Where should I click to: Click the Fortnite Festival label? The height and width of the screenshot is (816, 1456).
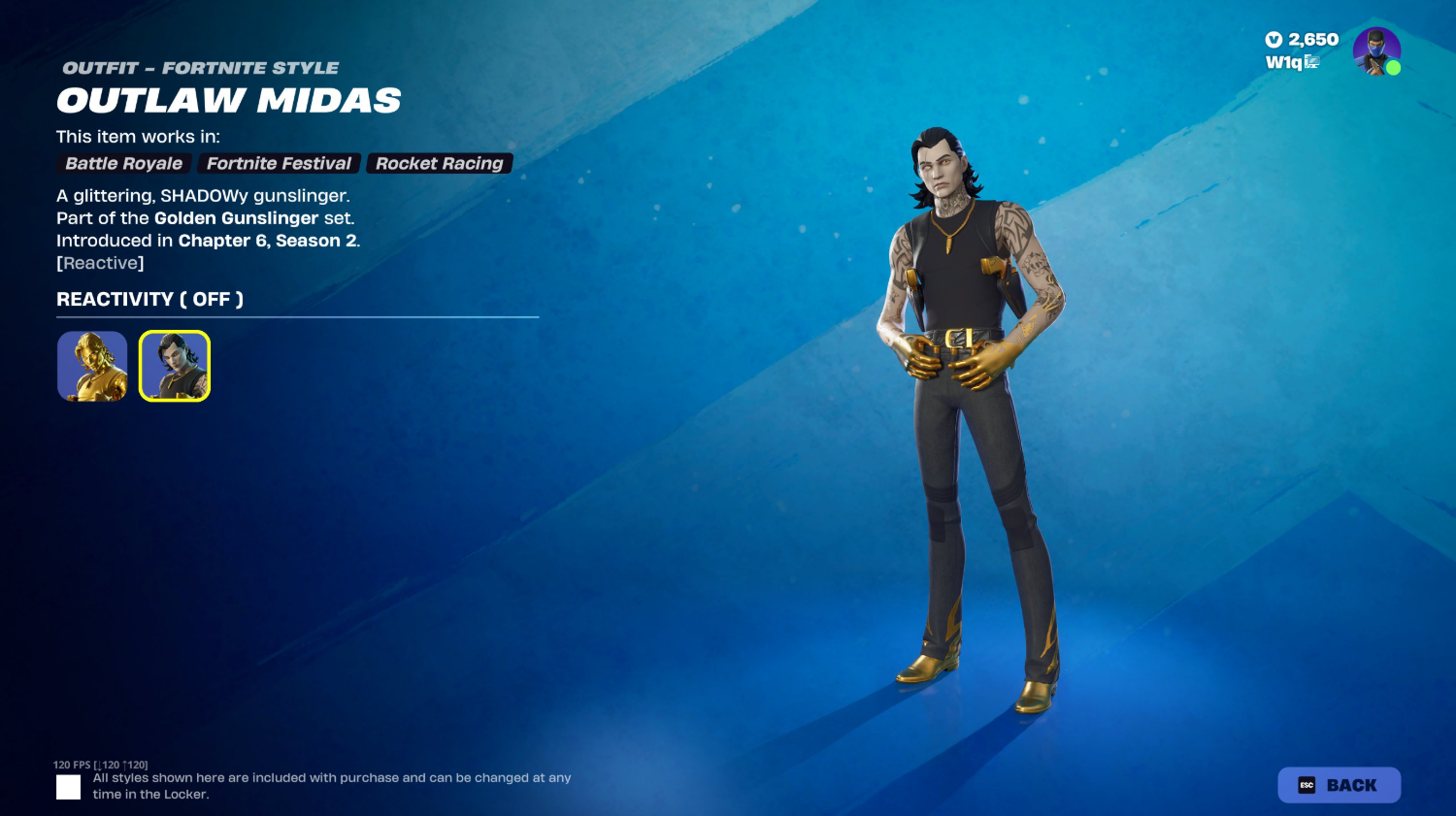click(x=279, y=163)
